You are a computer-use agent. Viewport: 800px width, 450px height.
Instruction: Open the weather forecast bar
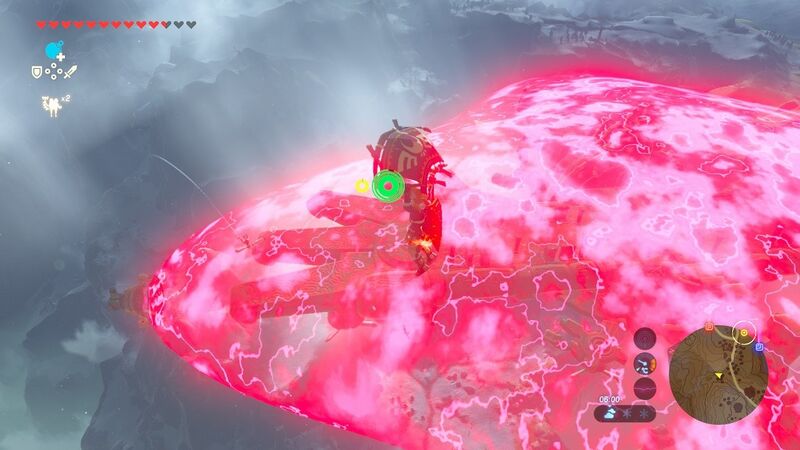coord(625,412)
